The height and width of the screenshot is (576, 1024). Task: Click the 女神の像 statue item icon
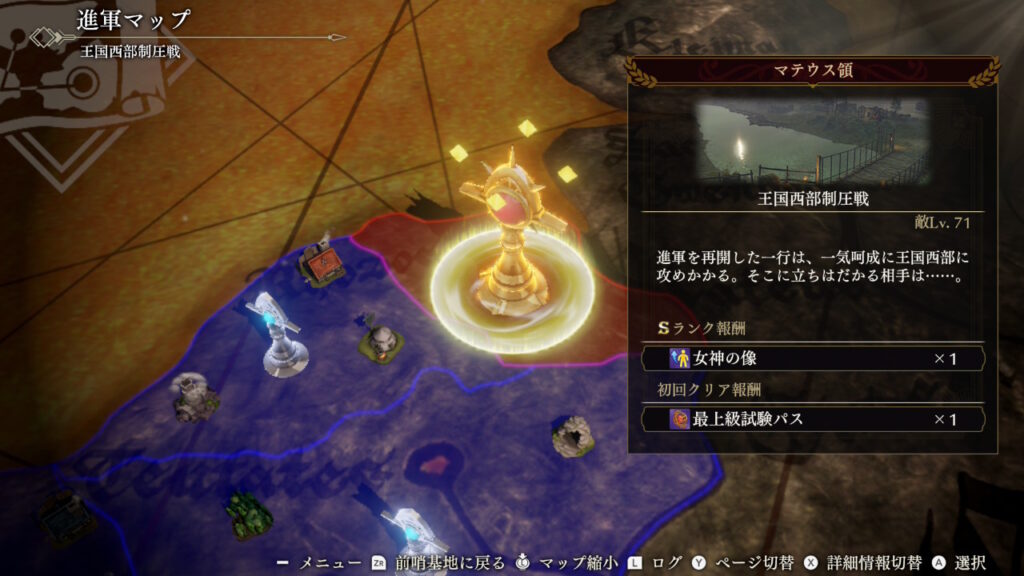(x=681, y=358)
